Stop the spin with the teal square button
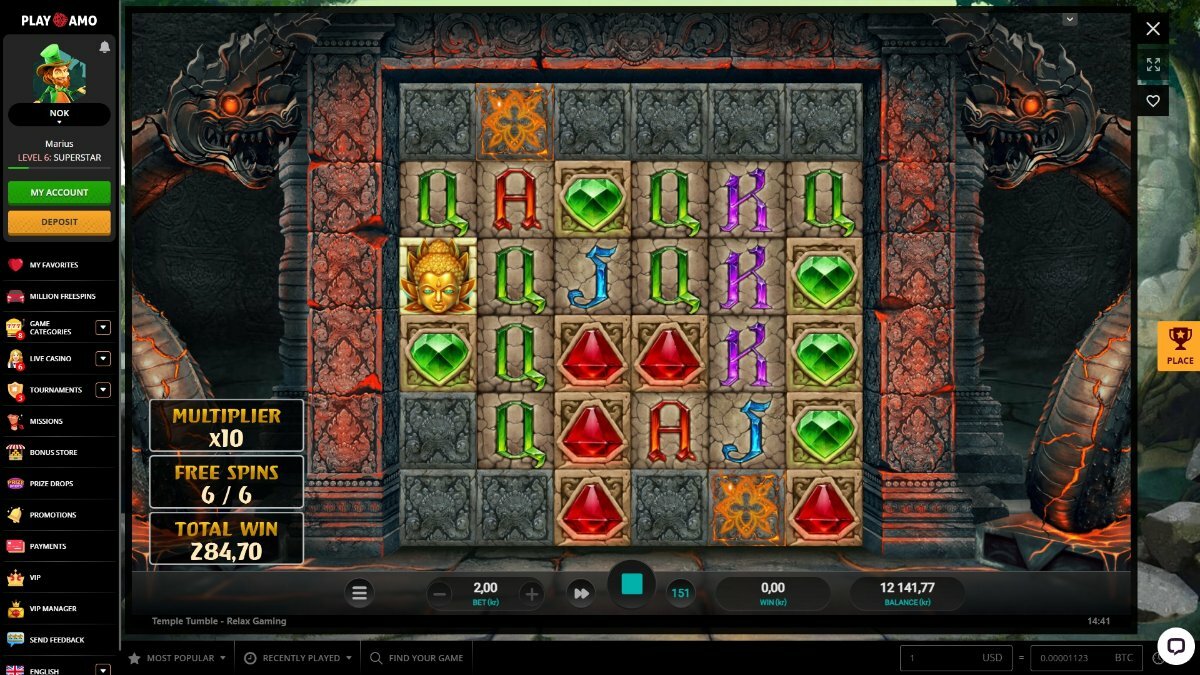Image resolution: width=1200 pixels, height=675 pixels. coord(632,585)
